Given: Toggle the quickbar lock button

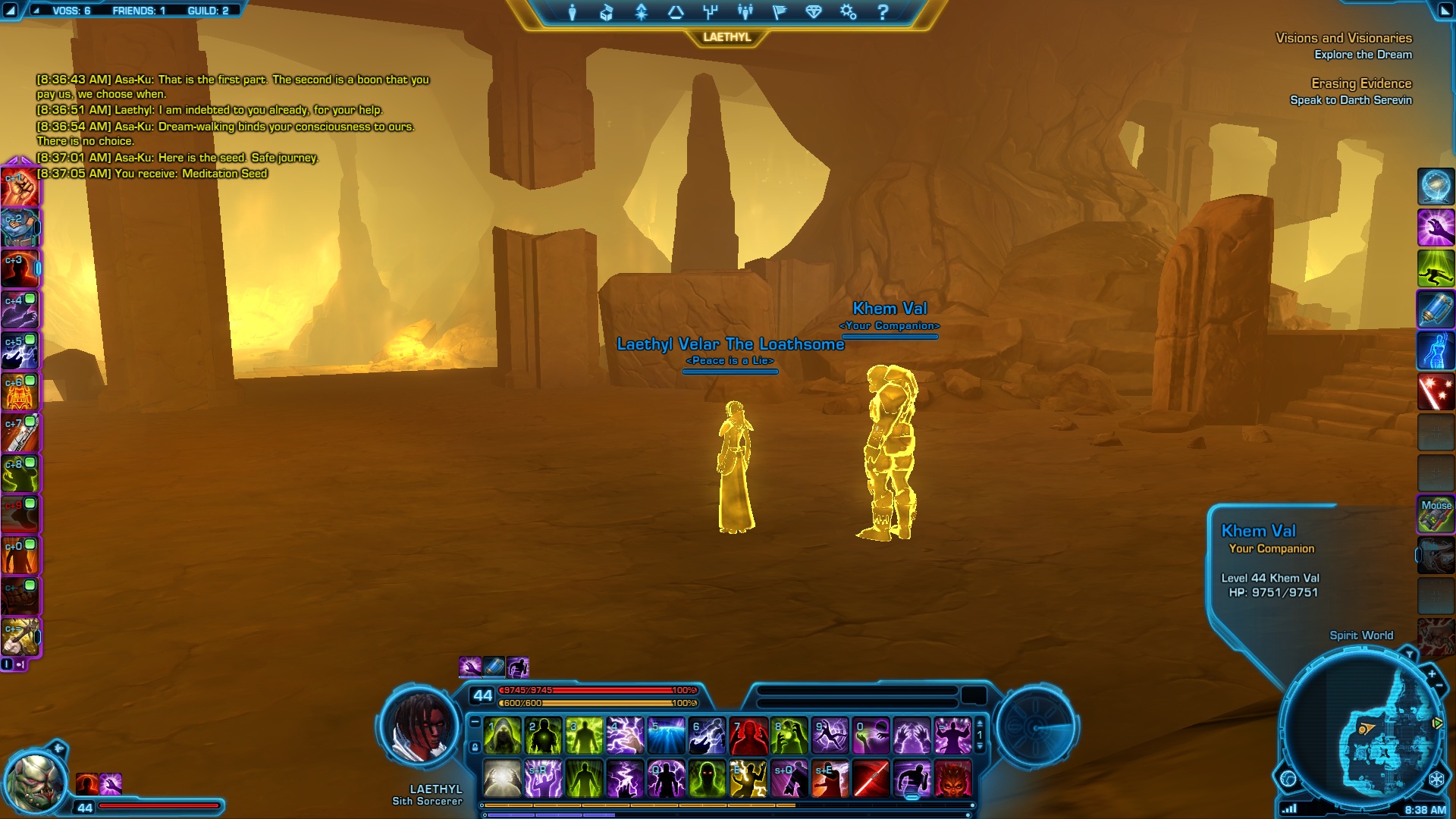Looking at the screenshot, I should (x=475, y=748).
